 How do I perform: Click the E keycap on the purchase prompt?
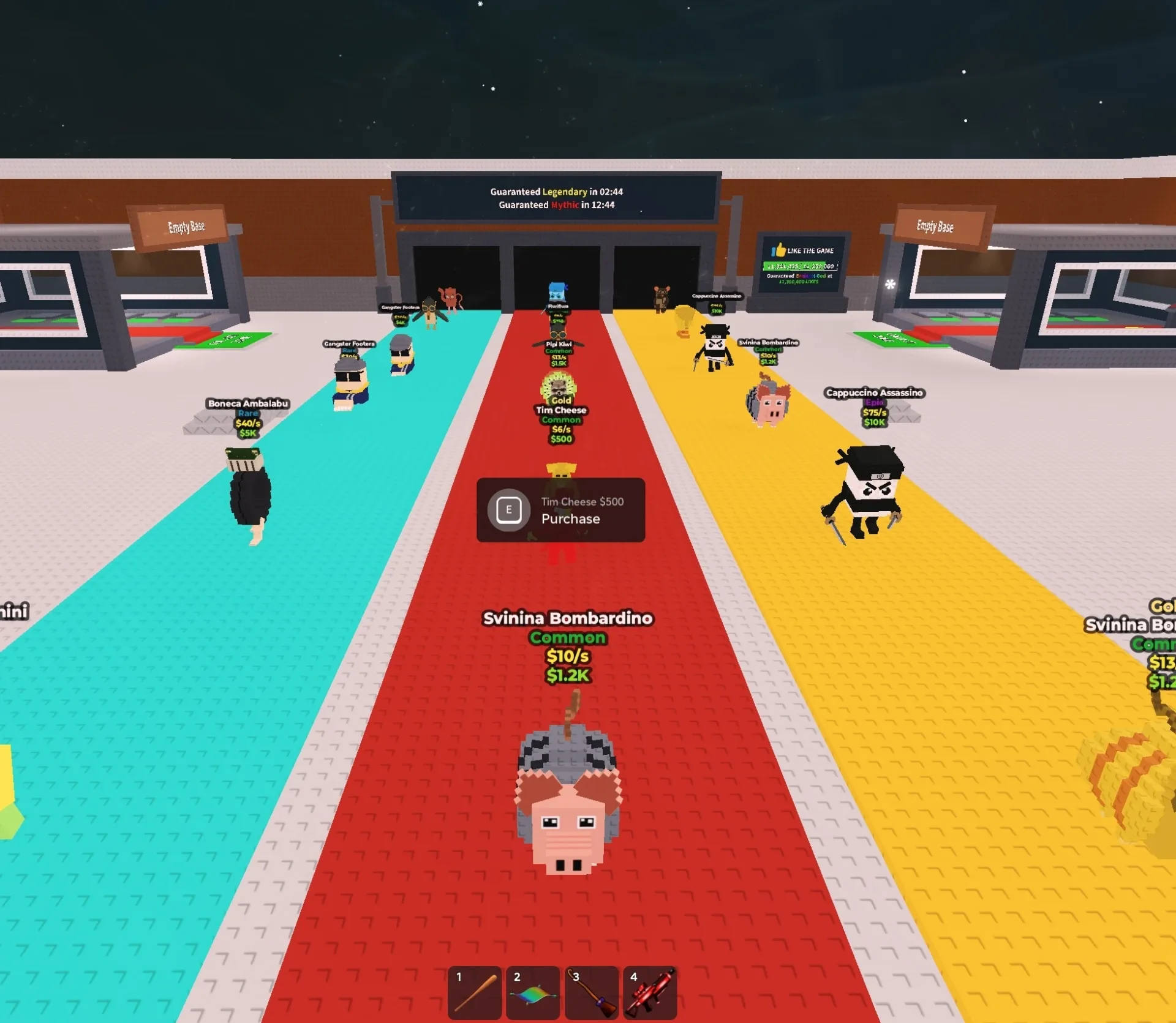coord(508,511)
